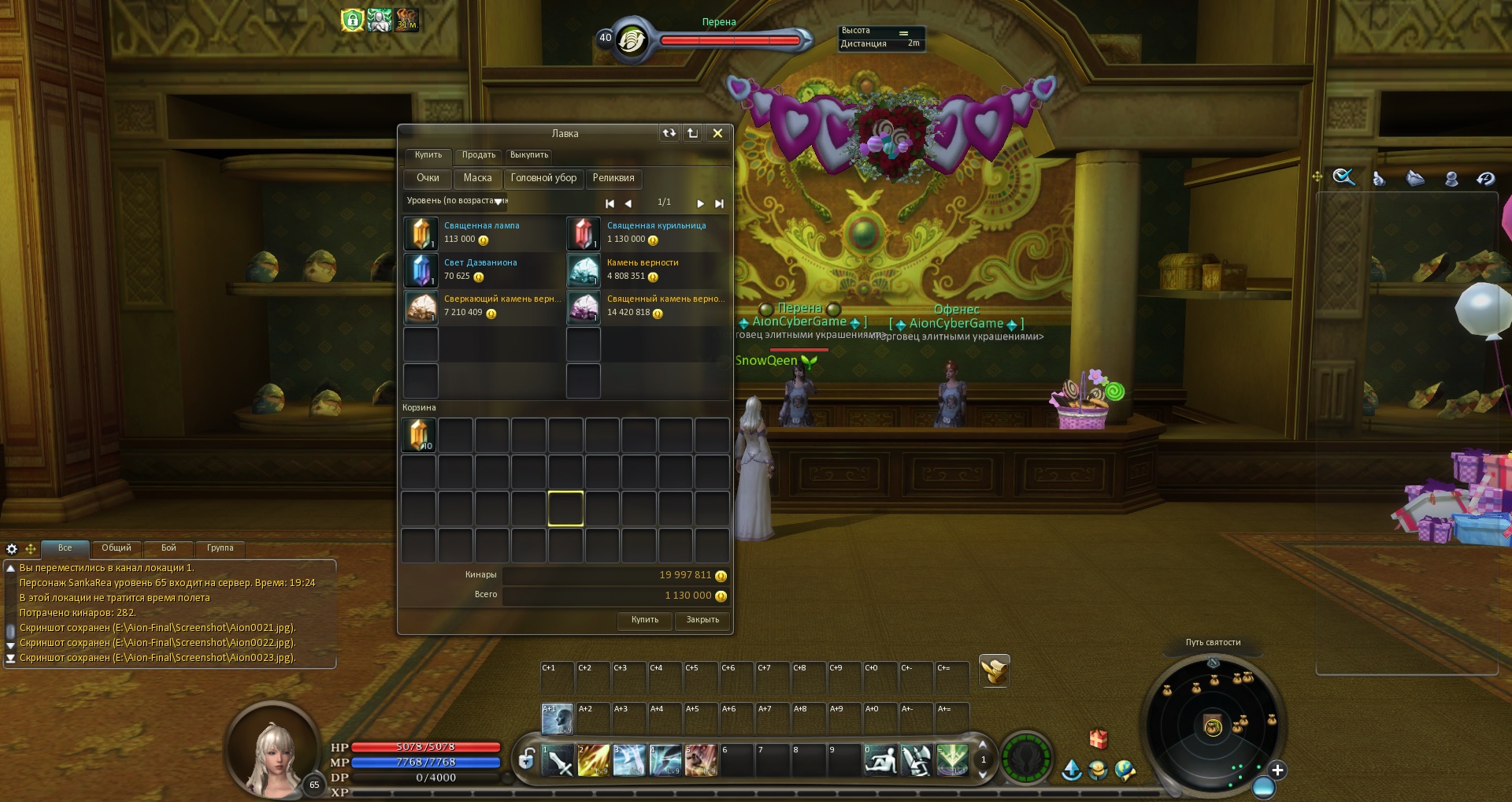Switch to the Продать tab

(x=478, y=155)
